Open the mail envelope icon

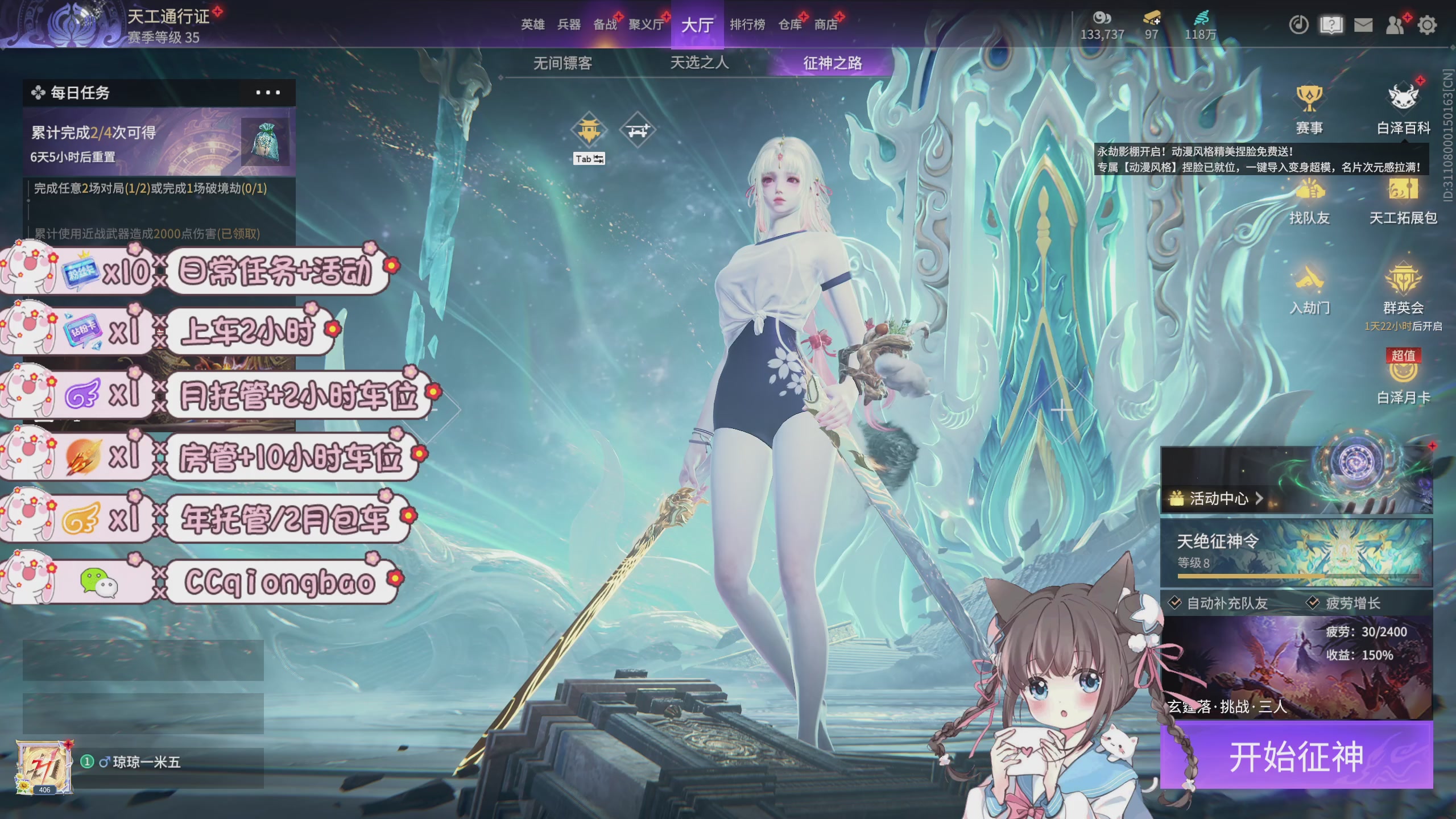(x=1363, y=25)
